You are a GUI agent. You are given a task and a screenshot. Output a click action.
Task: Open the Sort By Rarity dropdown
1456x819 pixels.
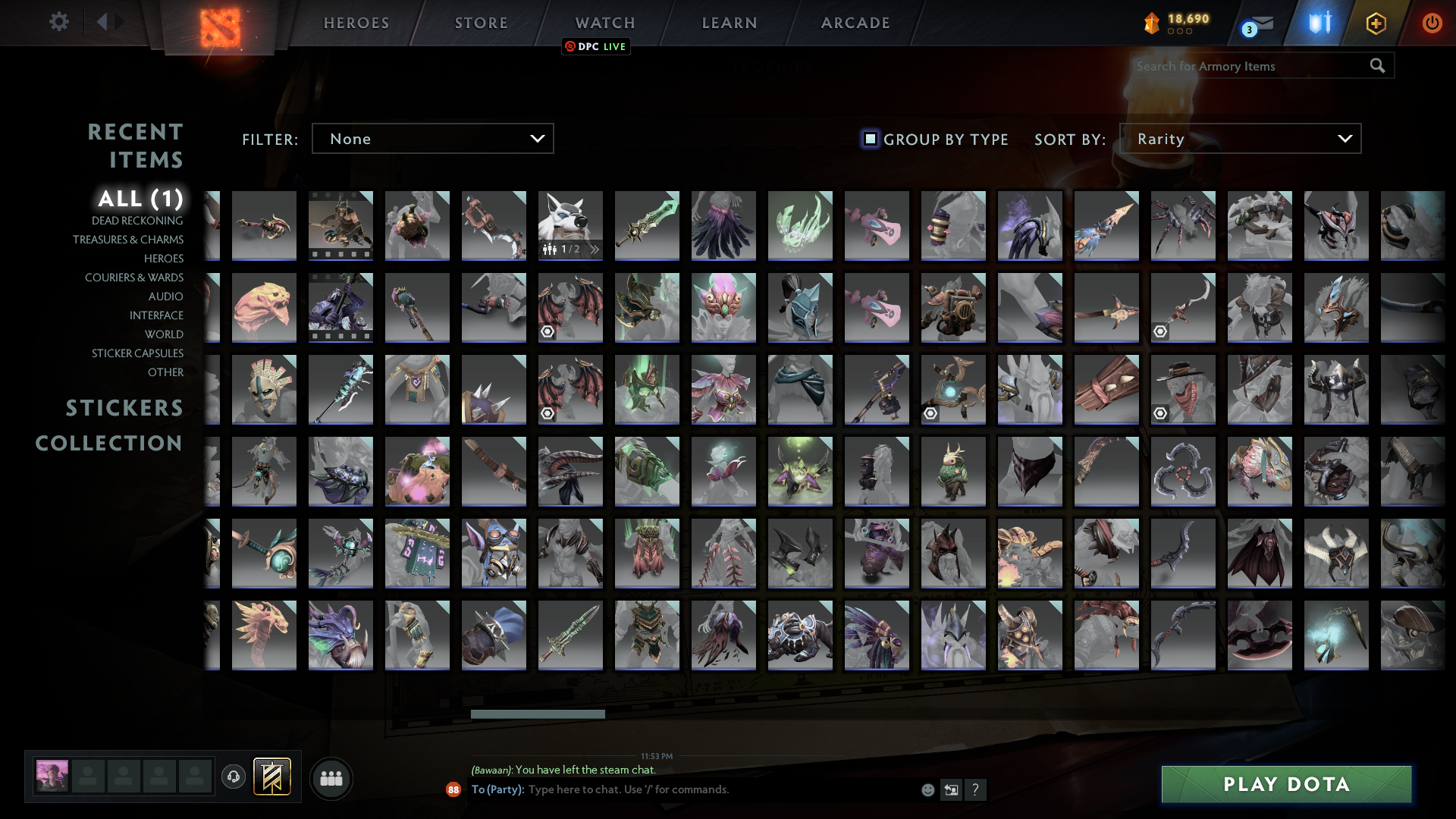[1240, 138]
